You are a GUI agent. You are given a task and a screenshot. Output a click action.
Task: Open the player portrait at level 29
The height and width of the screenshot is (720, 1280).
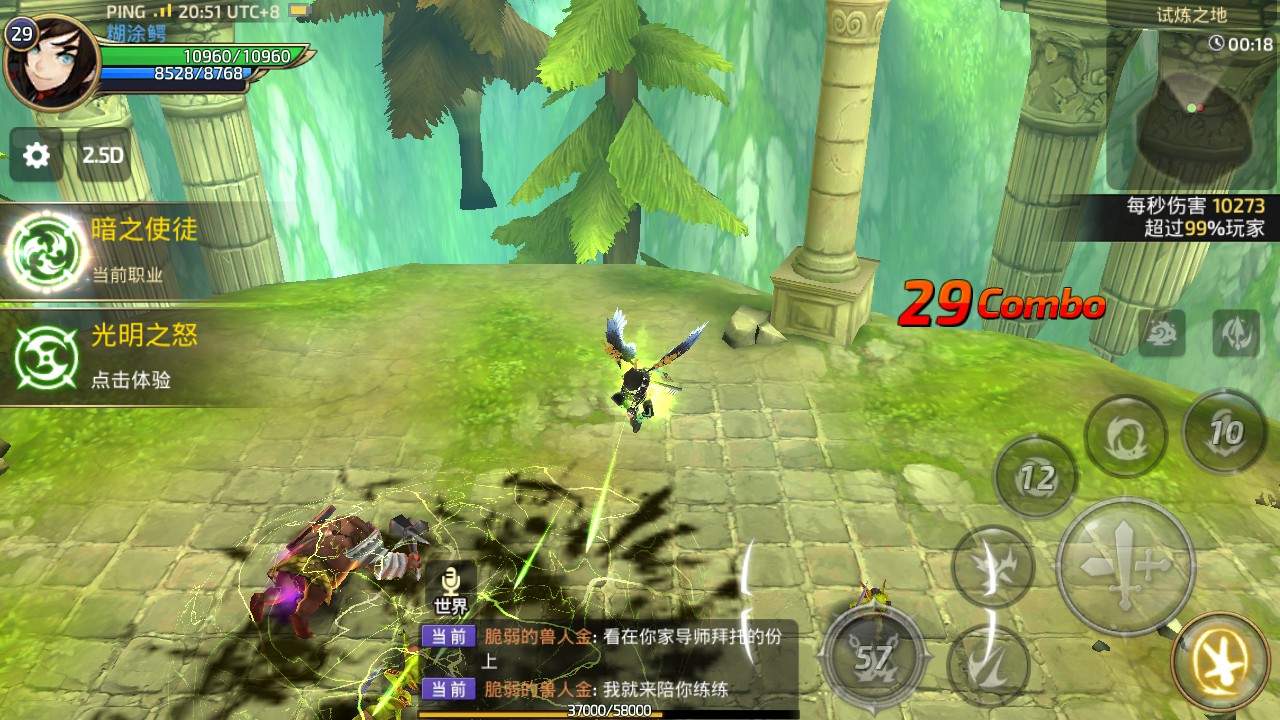(50, 62)
